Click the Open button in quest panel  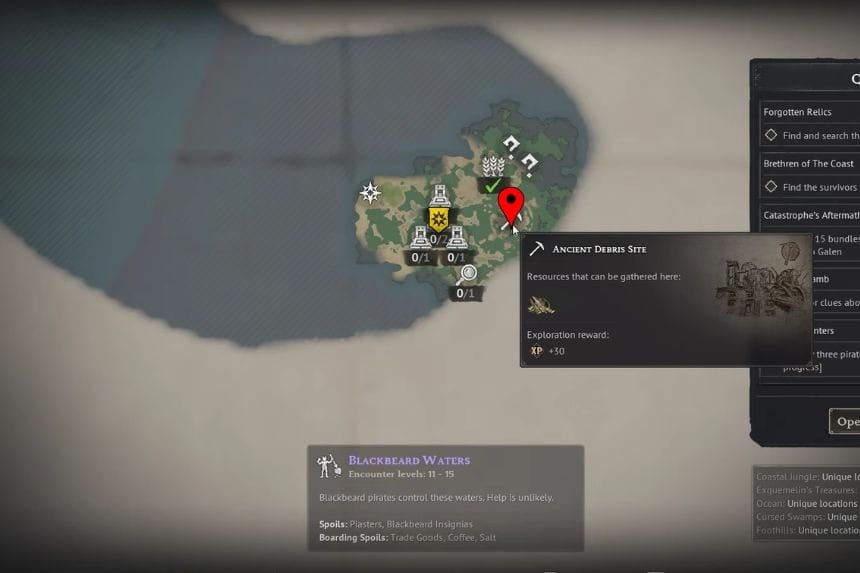coord(845,421)
